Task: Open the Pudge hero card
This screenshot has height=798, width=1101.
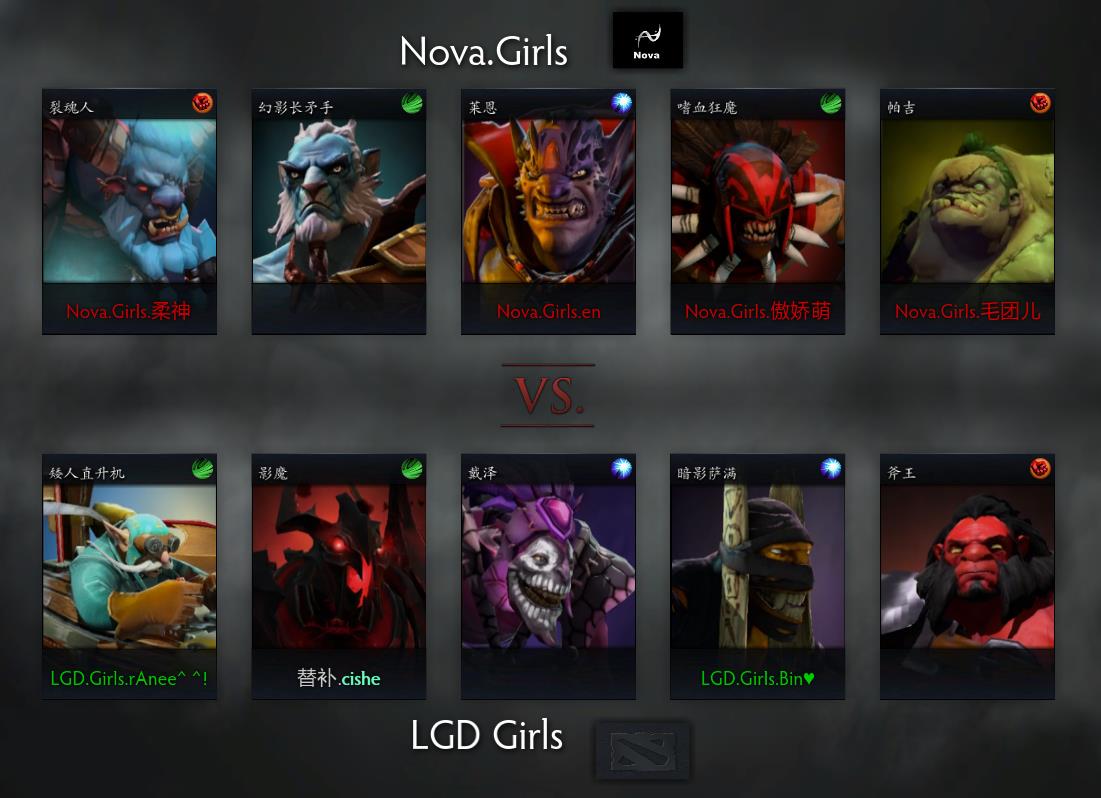Action: coord(967,211)
